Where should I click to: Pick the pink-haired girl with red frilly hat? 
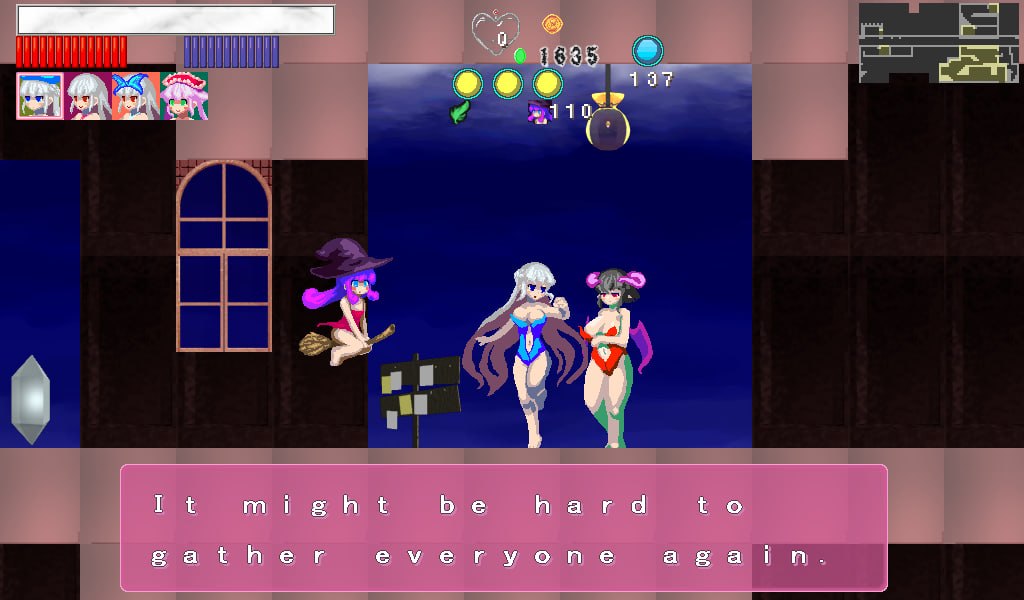pos(184,96)
